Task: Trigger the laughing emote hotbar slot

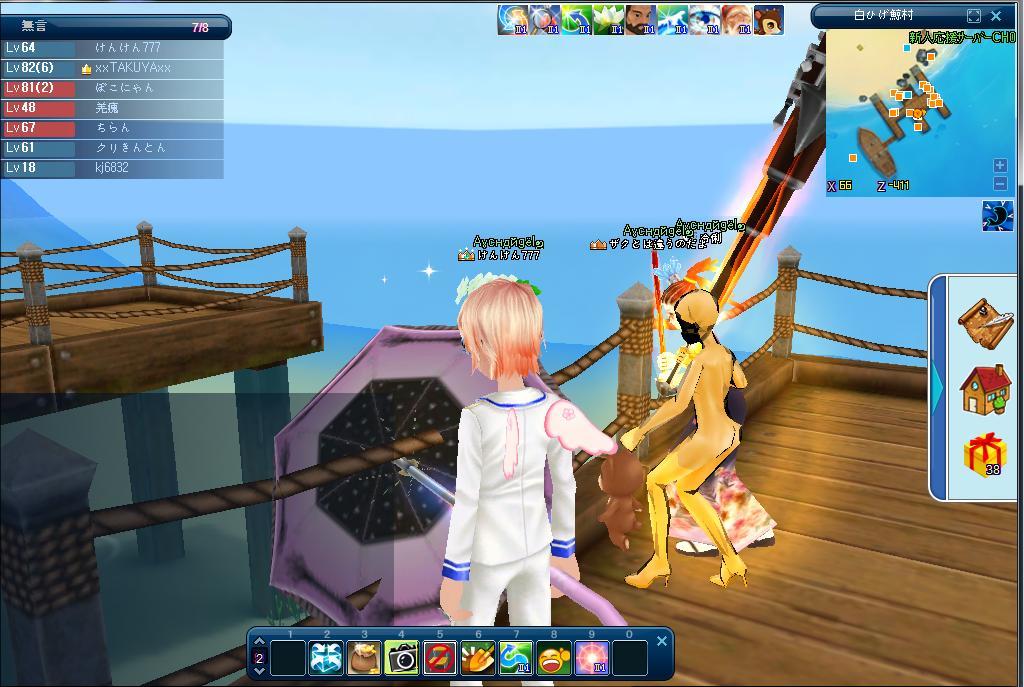Action: (554, 657)
